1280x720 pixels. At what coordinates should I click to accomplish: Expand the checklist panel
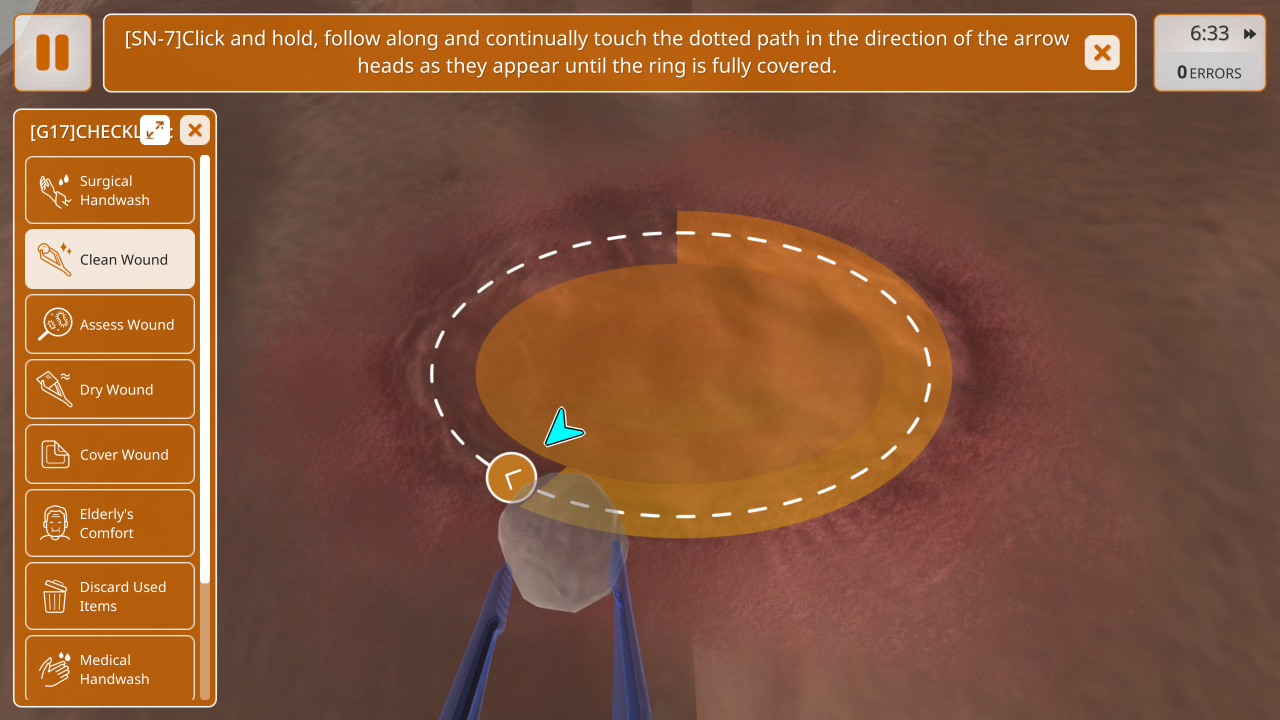point(155,130)
